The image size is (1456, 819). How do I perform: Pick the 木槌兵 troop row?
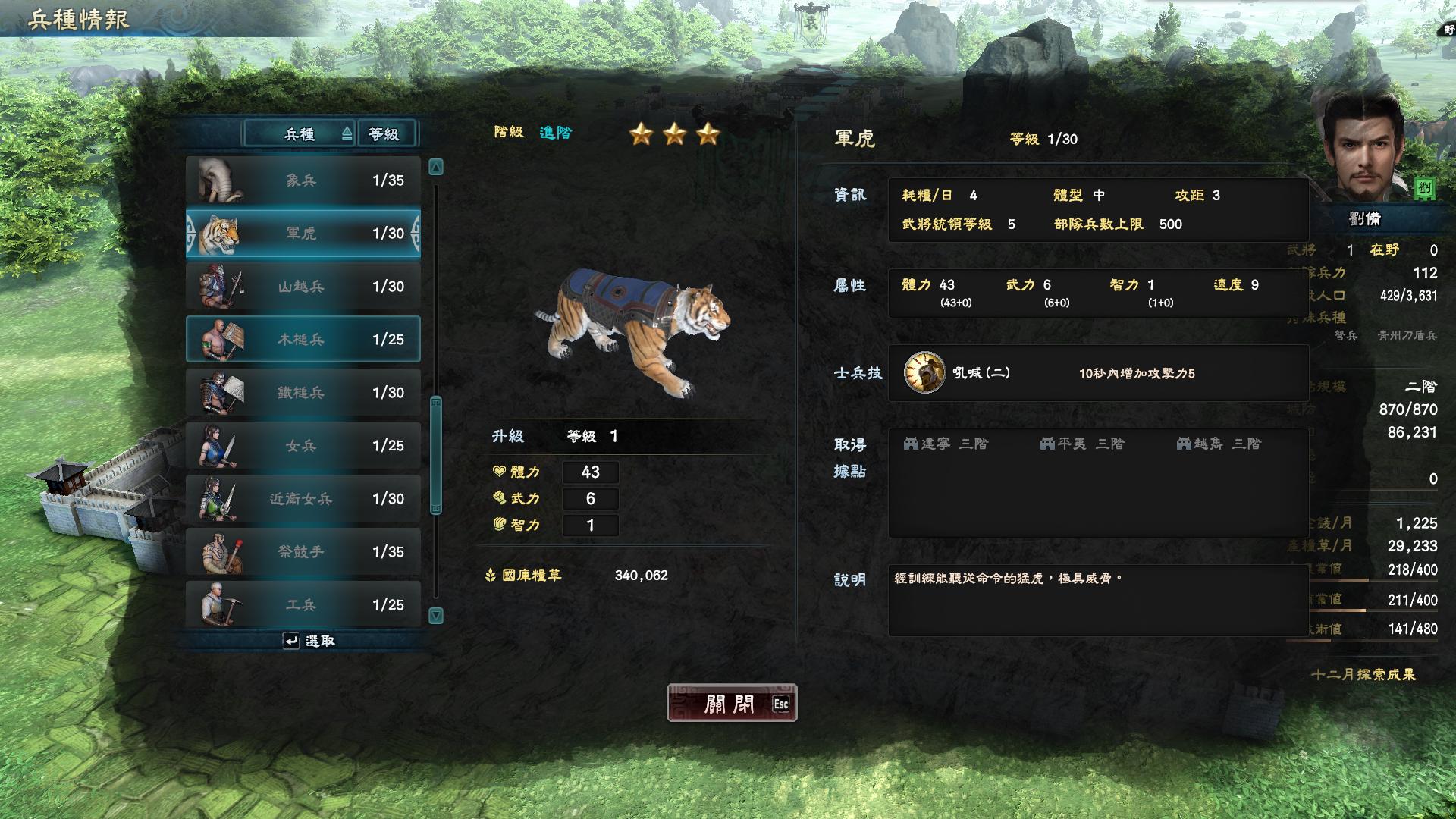(303, 340)
